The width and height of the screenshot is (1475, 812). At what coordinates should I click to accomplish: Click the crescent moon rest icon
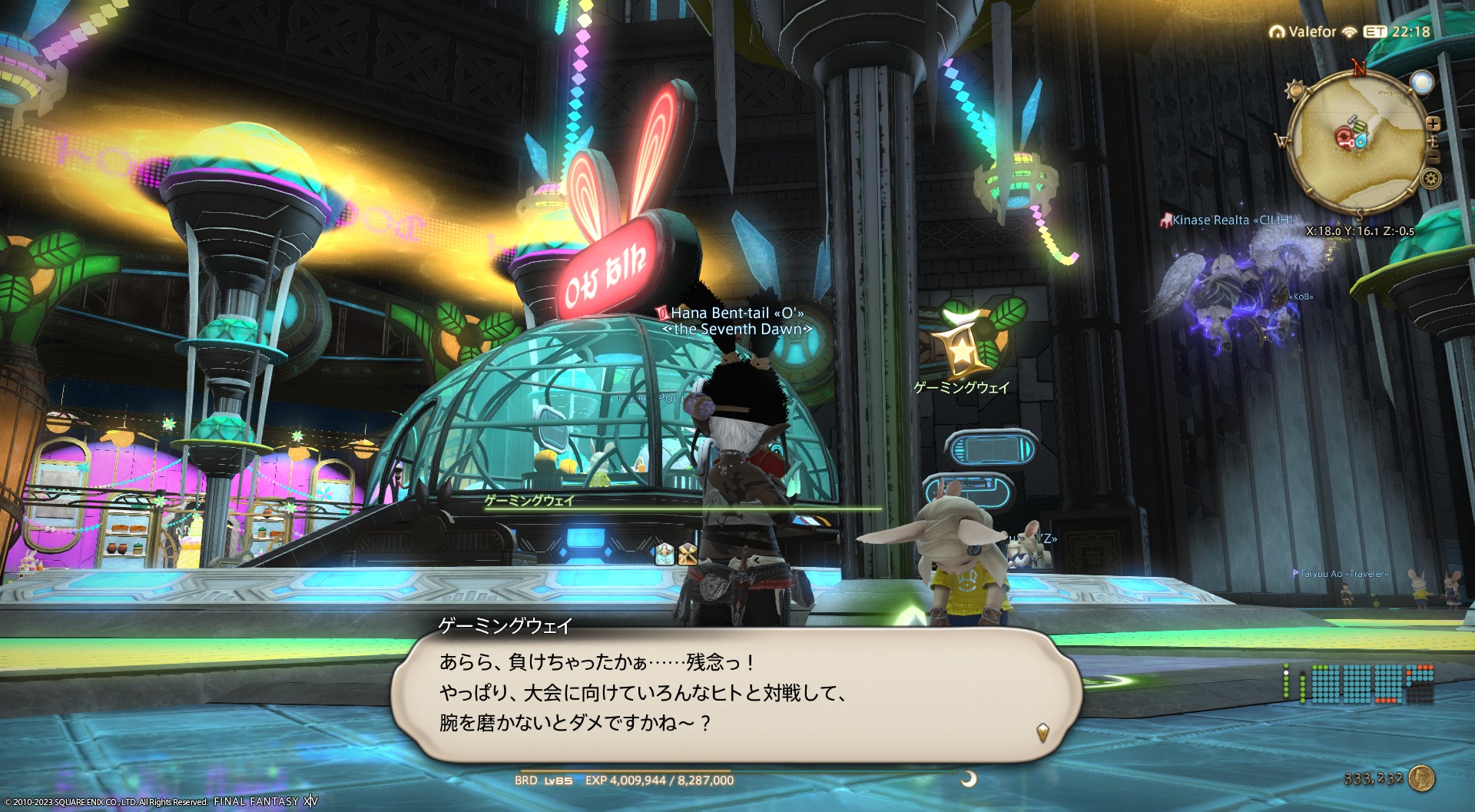coord(969,779)
